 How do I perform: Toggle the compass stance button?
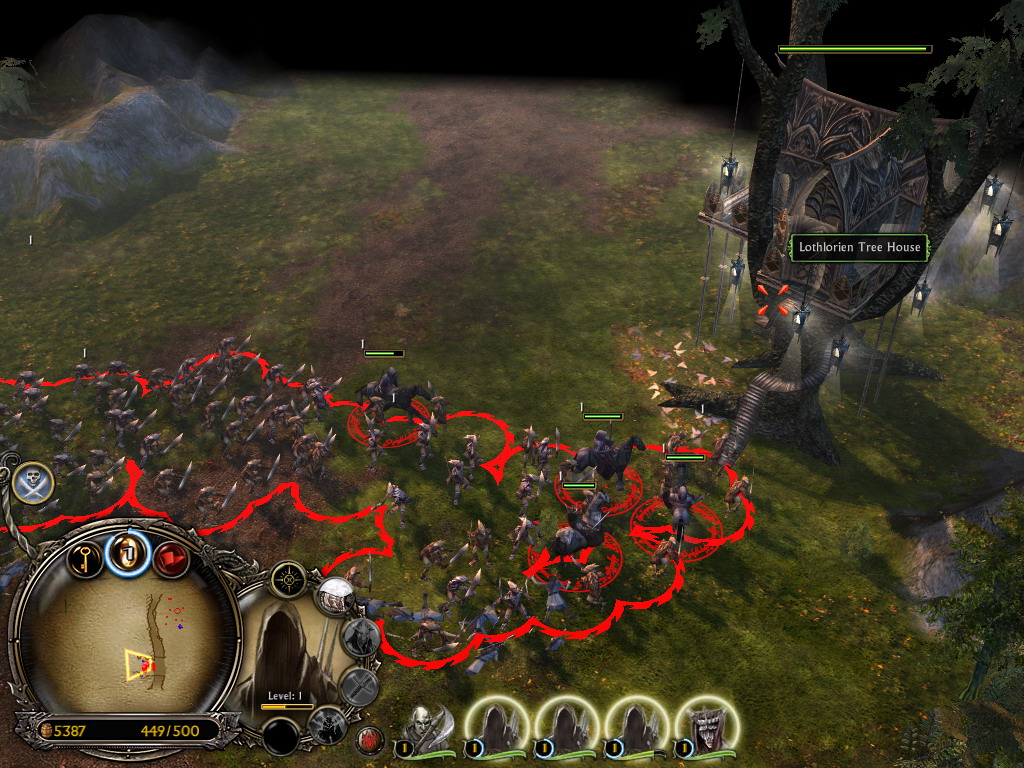click(288, 577)
